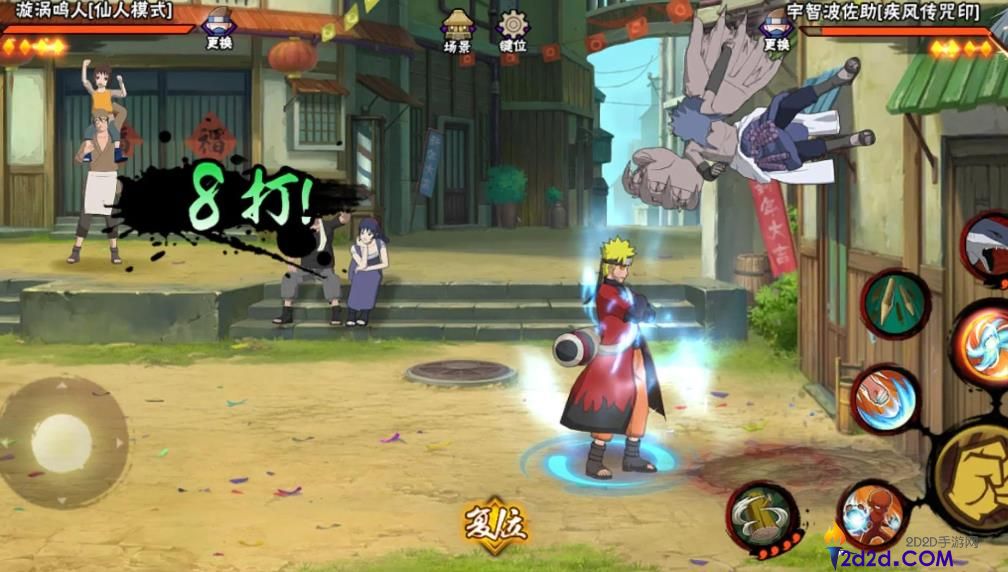Tap the 复位 reset button

[494, 522]
